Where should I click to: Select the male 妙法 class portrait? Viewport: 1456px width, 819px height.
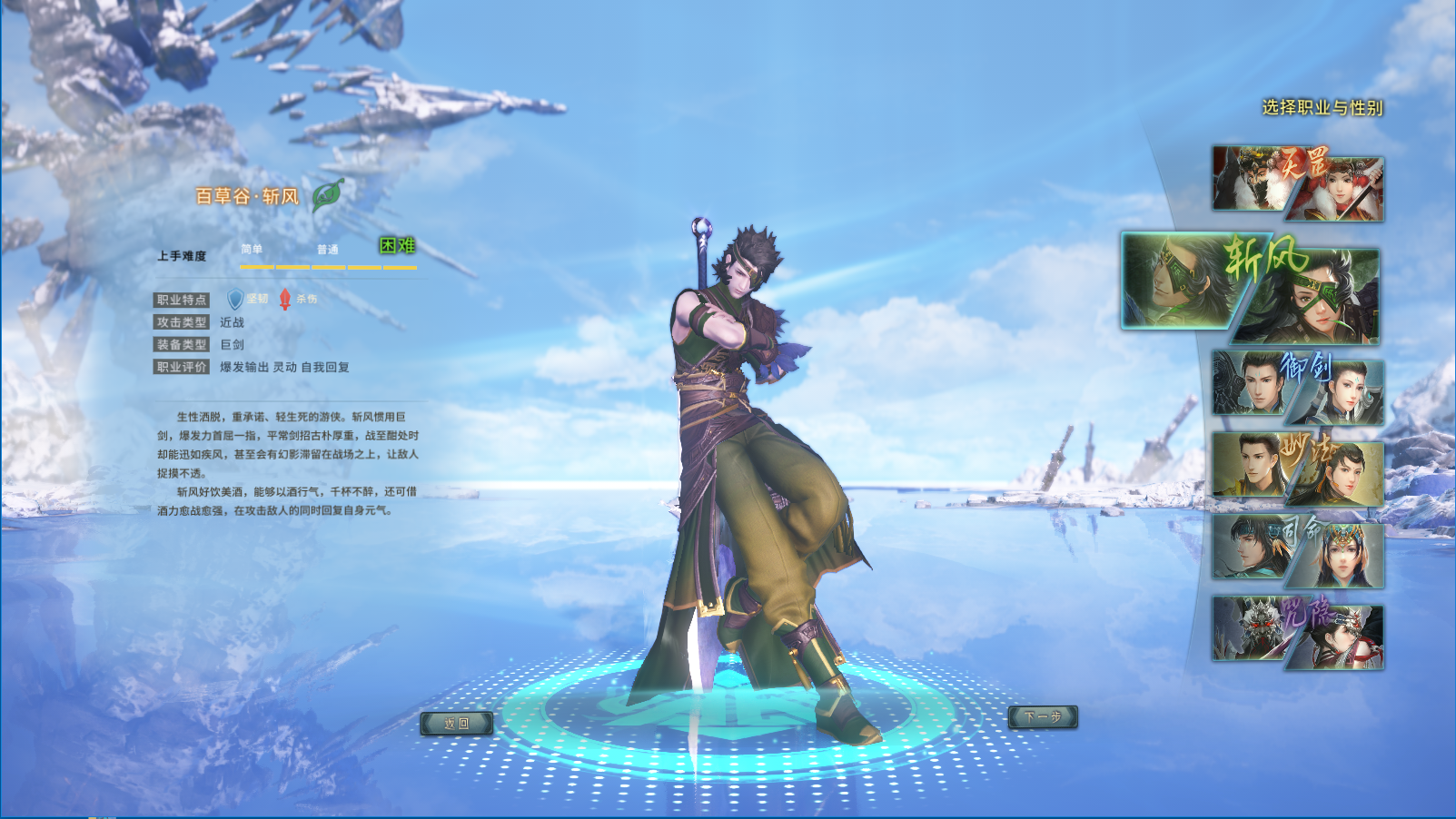click(1247, 463)
